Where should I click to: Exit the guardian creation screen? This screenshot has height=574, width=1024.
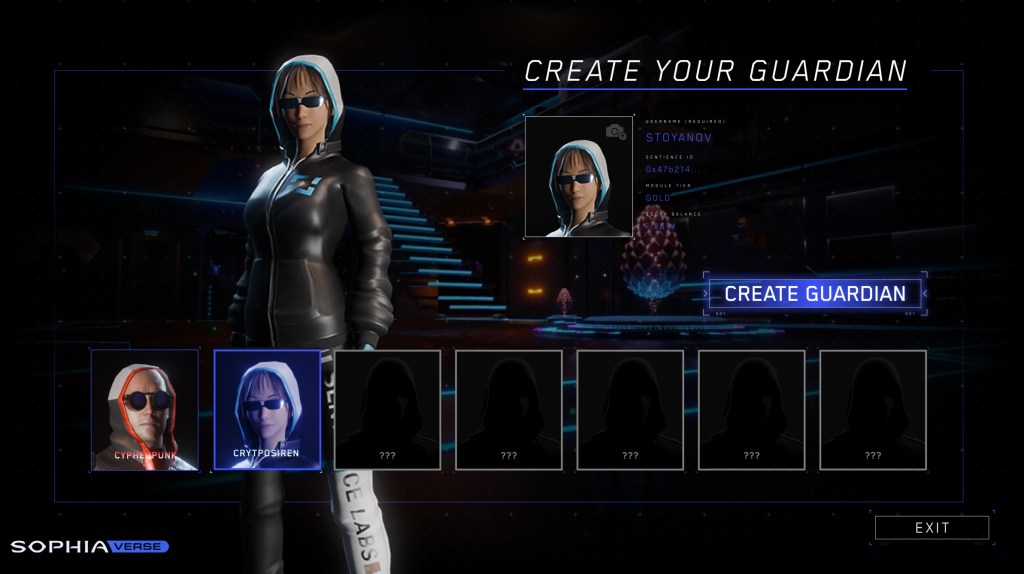[x=931, y=528]
